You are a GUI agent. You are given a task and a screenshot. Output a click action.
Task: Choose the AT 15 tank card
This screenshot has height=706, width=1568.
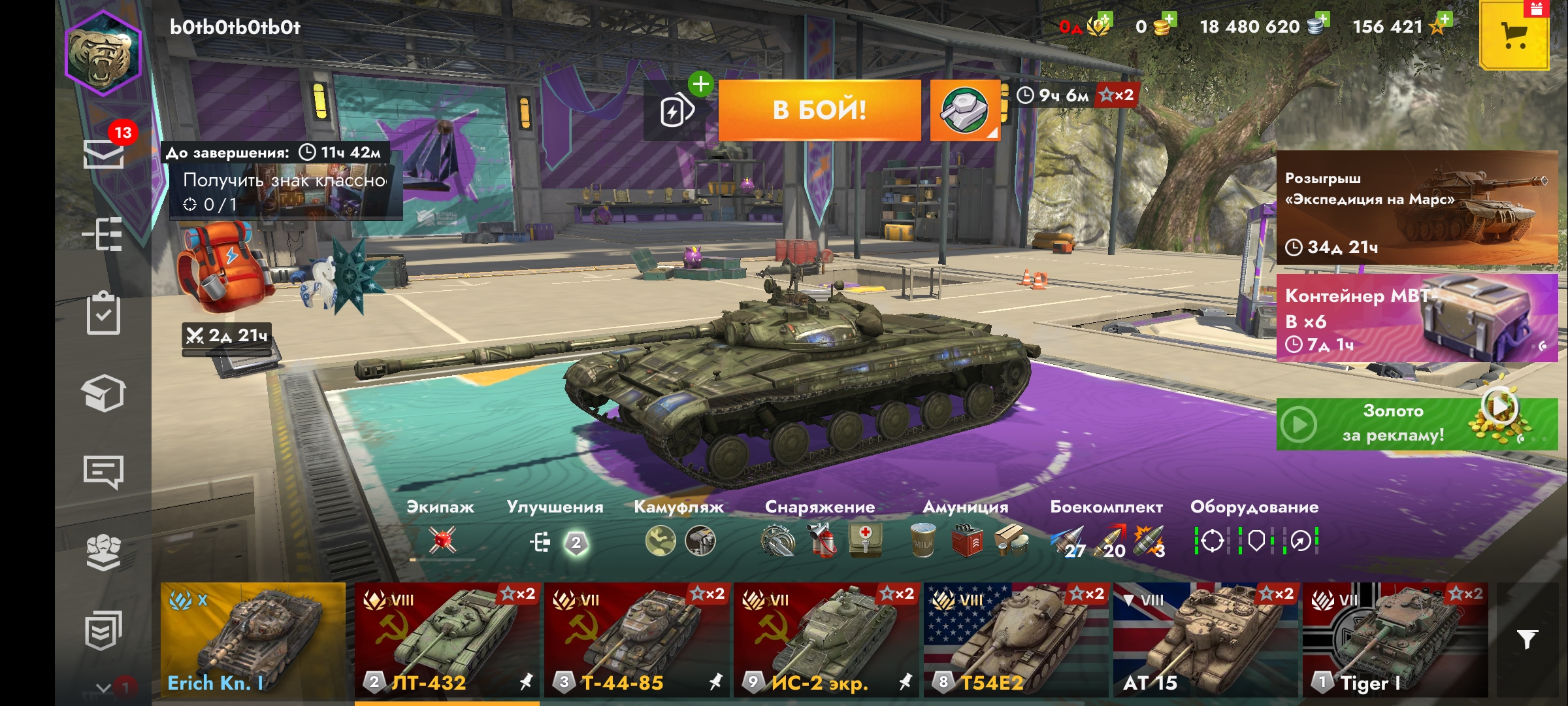(x=1205, y=640)
